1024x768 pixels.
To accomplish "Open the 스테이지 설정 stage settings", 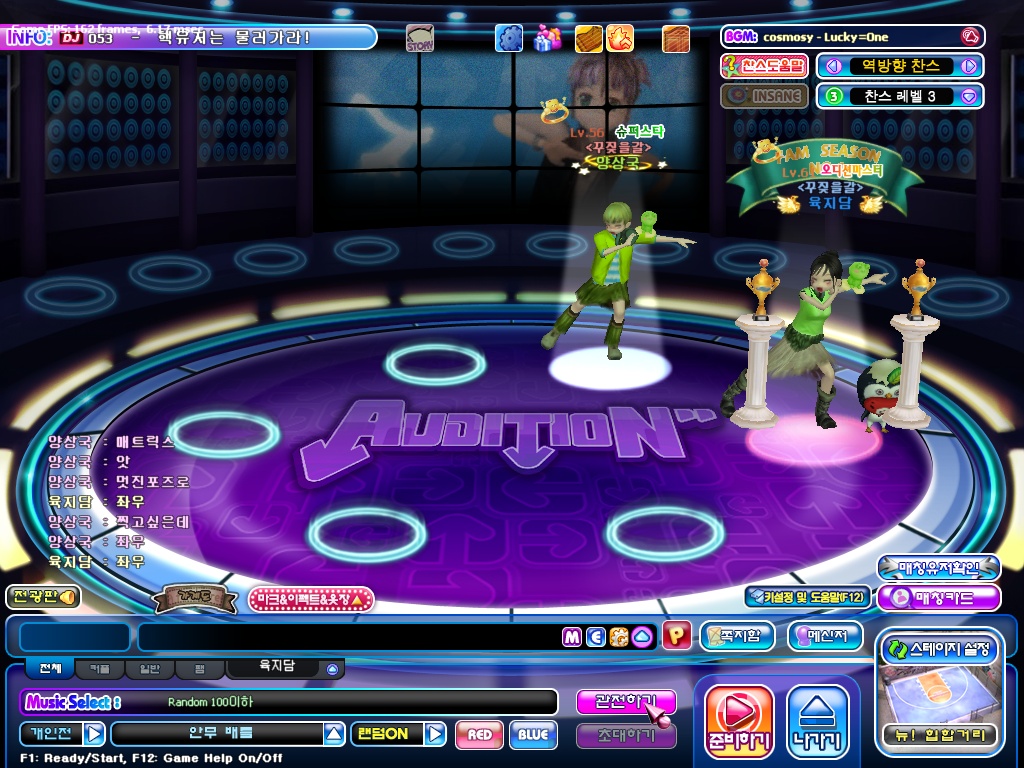I will [938, 650].
